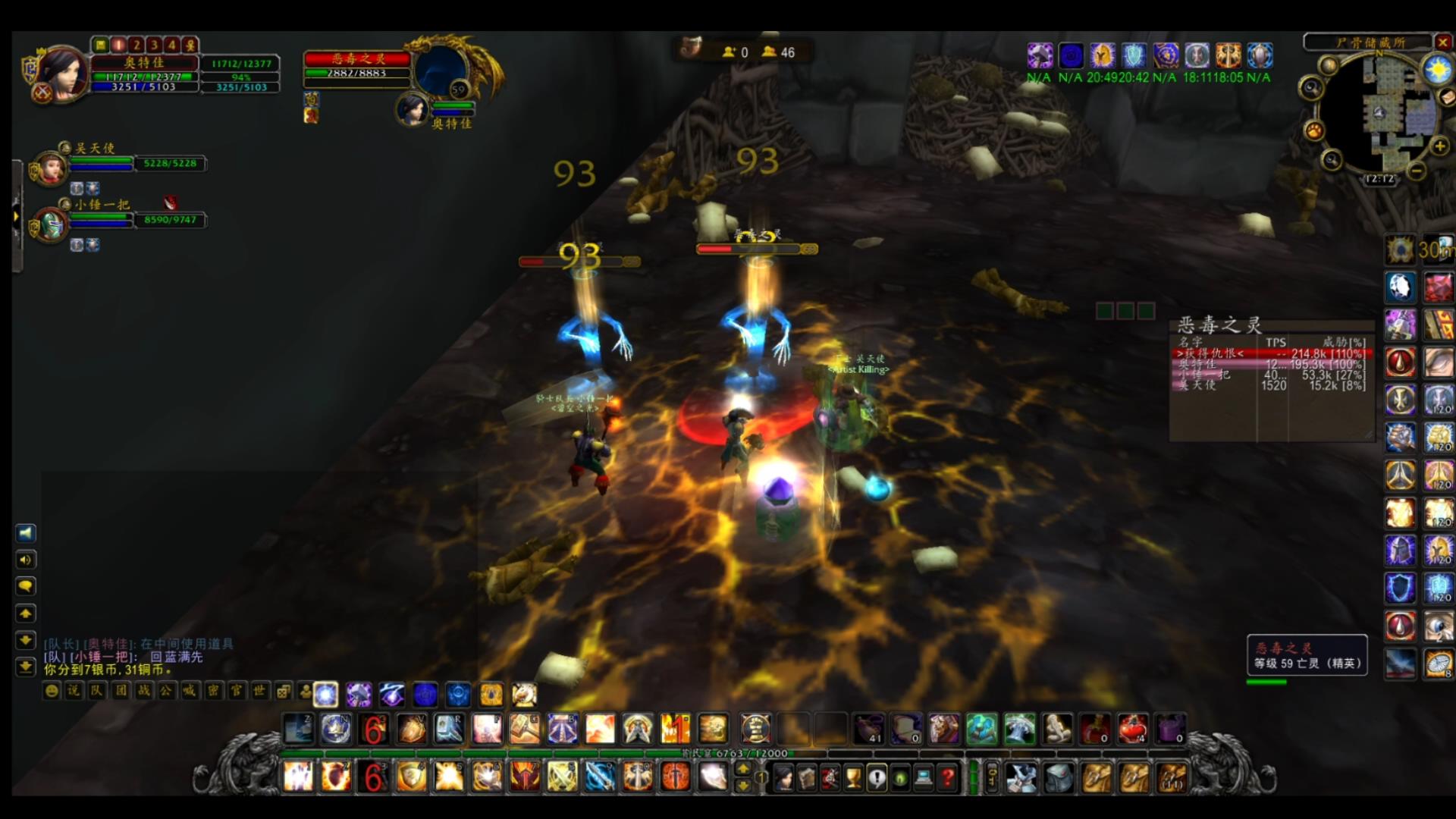Jump chat to the bottom with double-arrow button
Screen dimensions: 1456x819
point(25,667)
